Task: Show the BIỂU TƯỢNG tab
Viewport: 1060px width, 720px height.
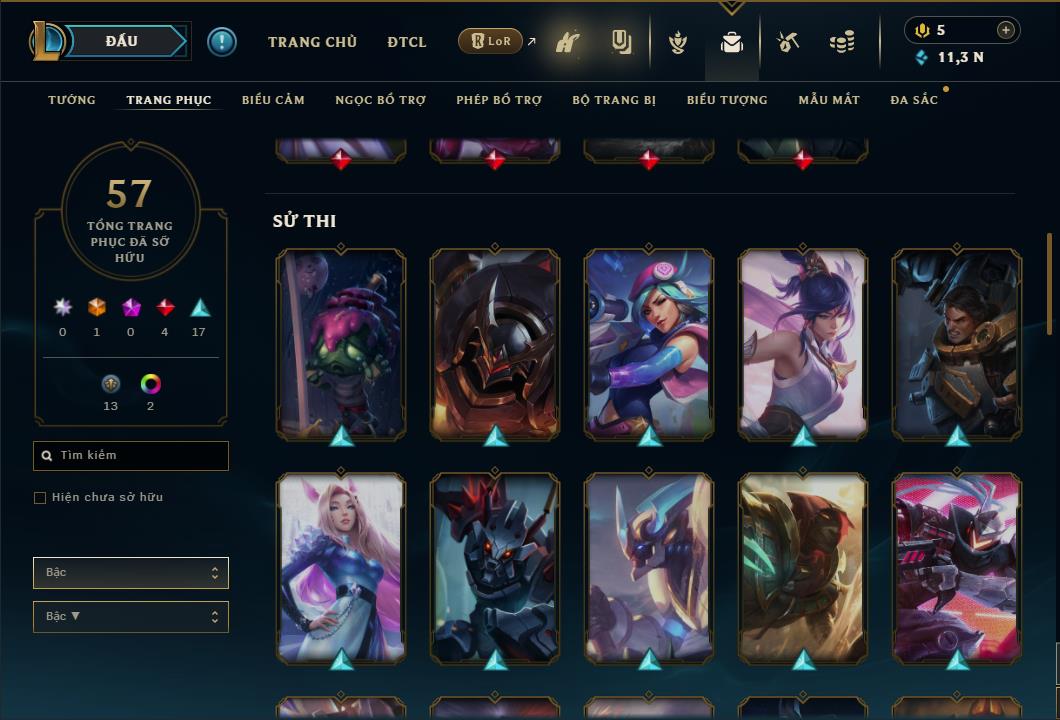Action: tap(727, 100)
